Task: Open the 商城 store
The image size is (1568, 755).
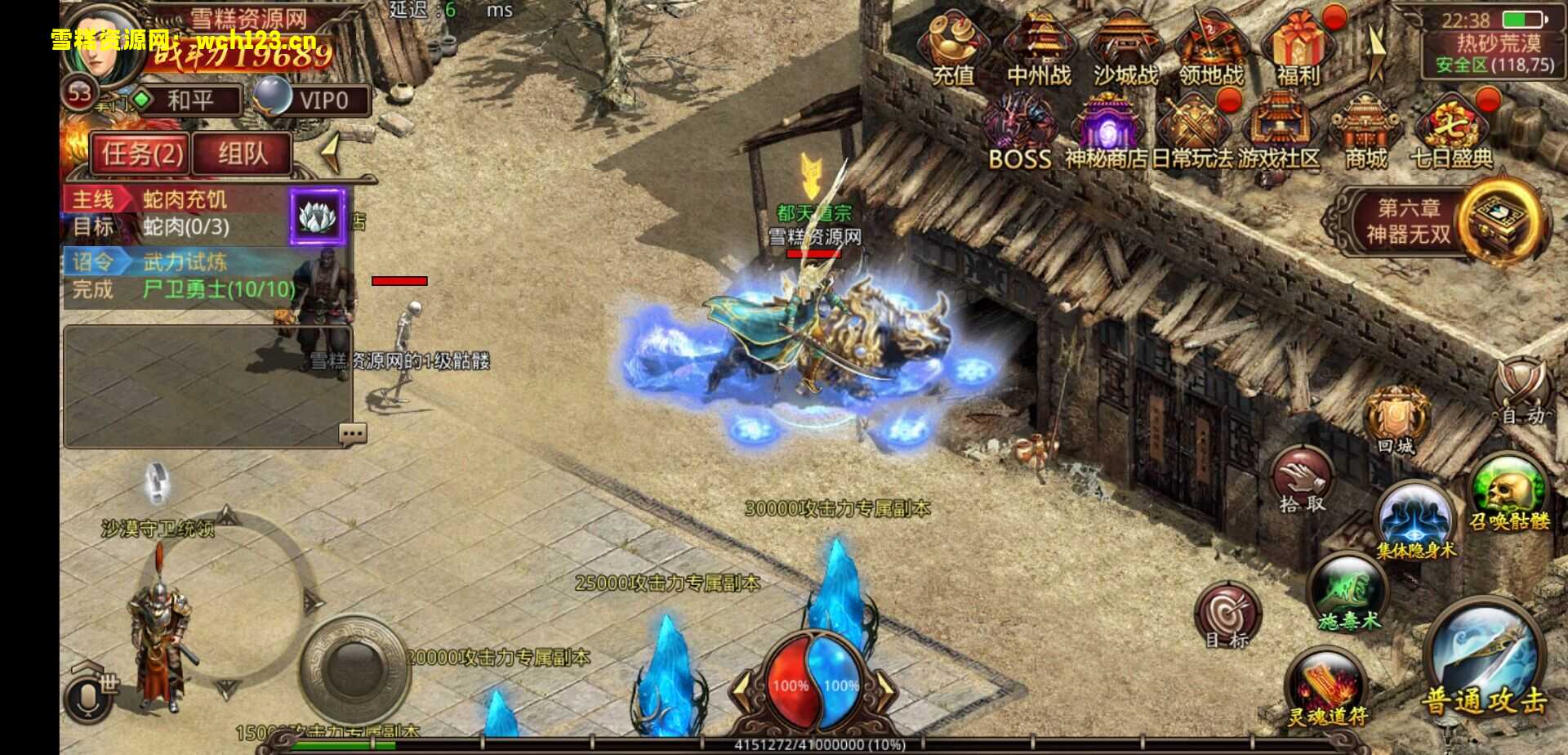Action: click(x=1365, y=131)
